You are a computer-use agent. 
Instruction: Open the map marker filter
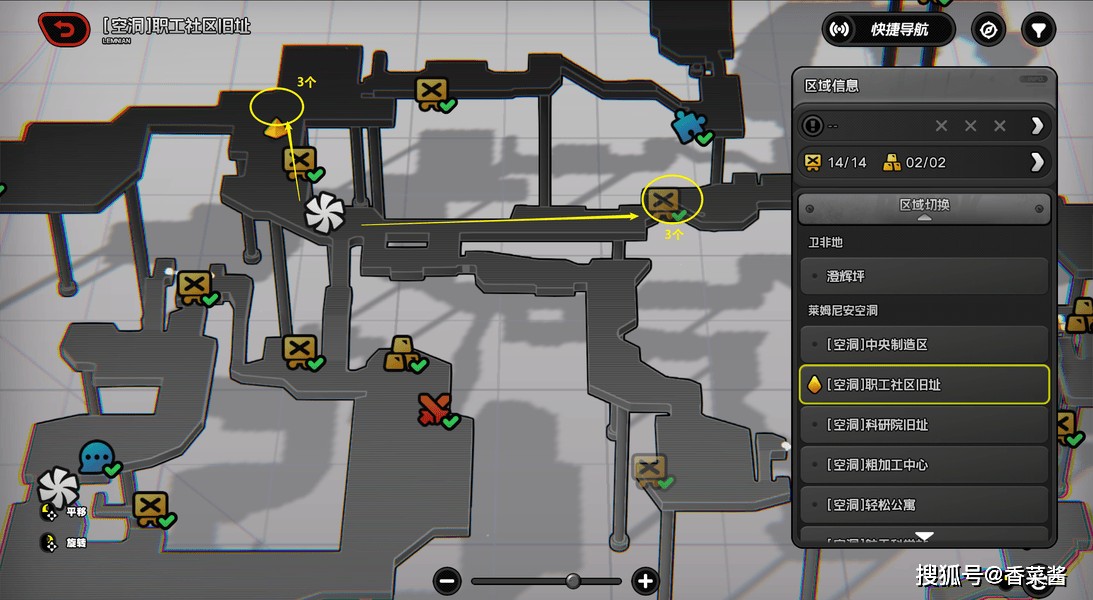(1039, 29)
